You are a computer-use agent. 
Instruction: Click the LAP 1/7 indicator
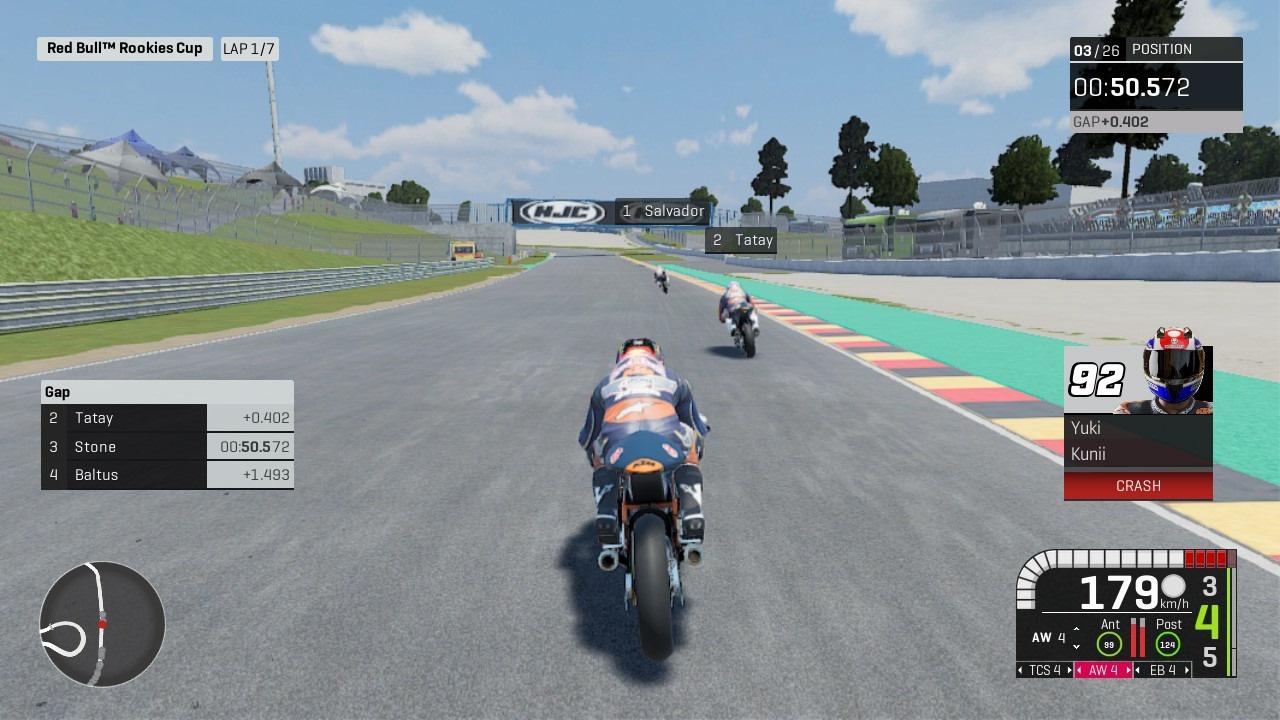click(x=250, y=48)
